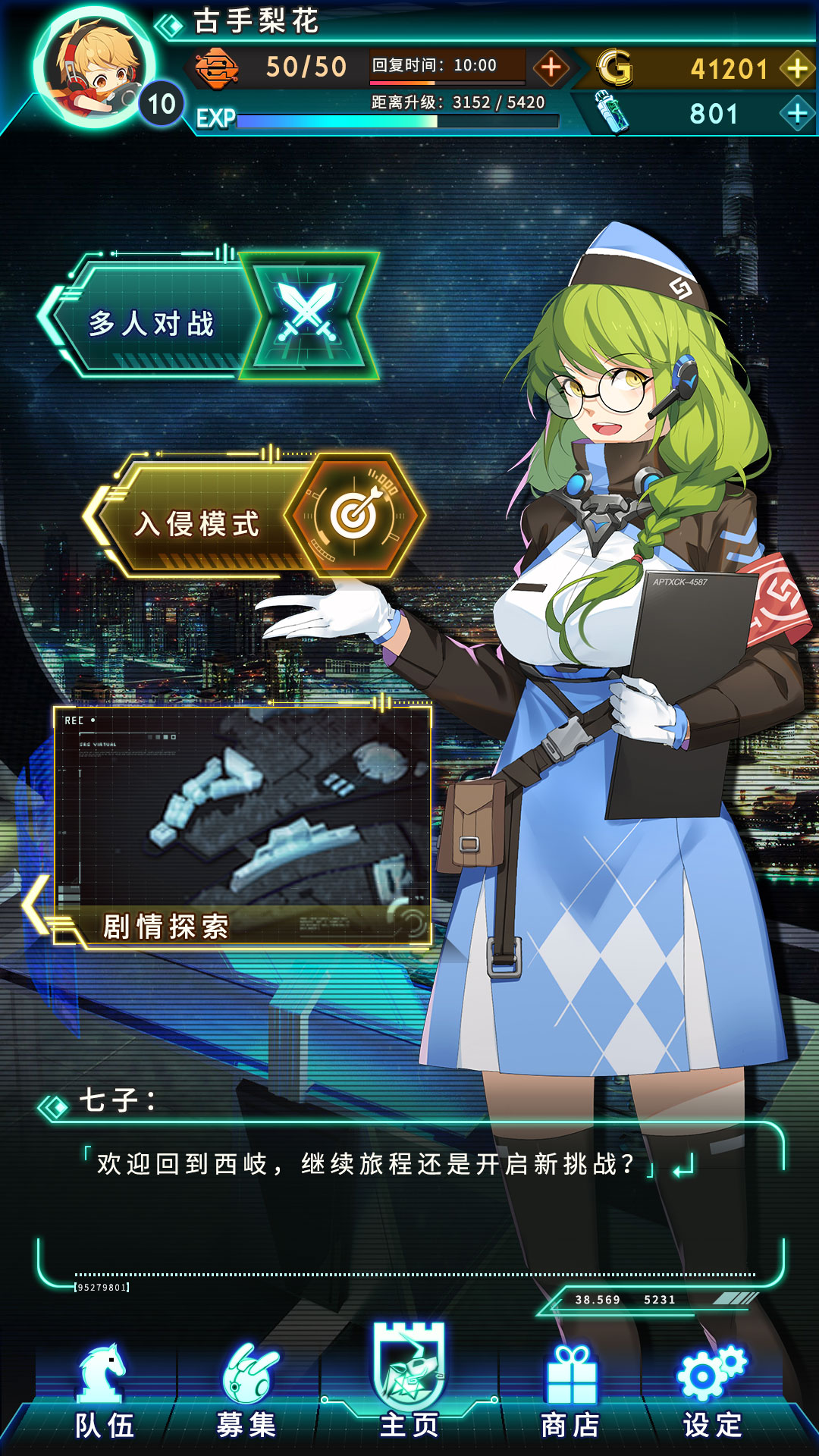Viewport: 819px width, 1456px height.
Task: Open the 募集 recruit tab
Action: [246, 1395]
